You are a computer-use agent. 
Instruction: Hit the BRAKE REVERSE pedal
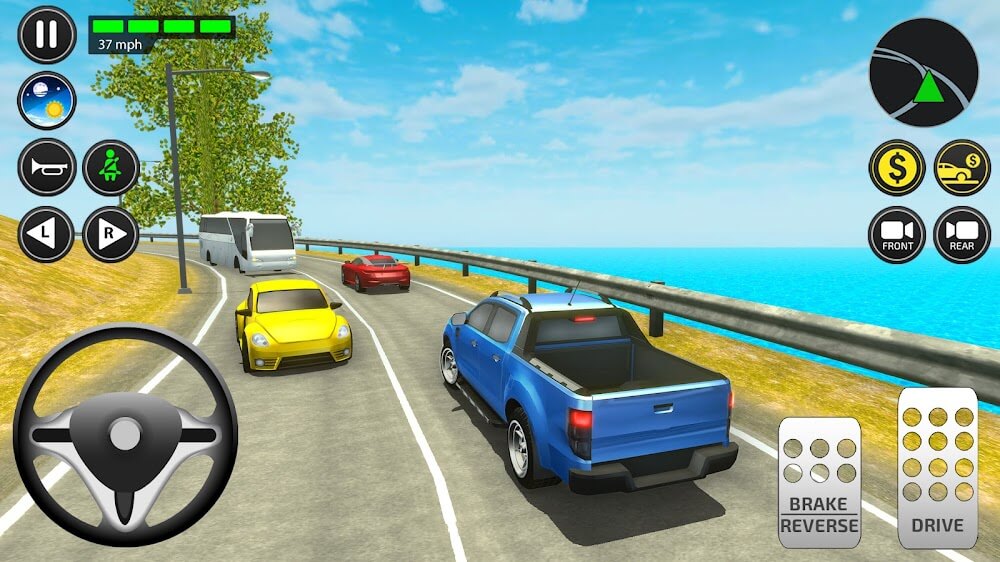(819, 482)
